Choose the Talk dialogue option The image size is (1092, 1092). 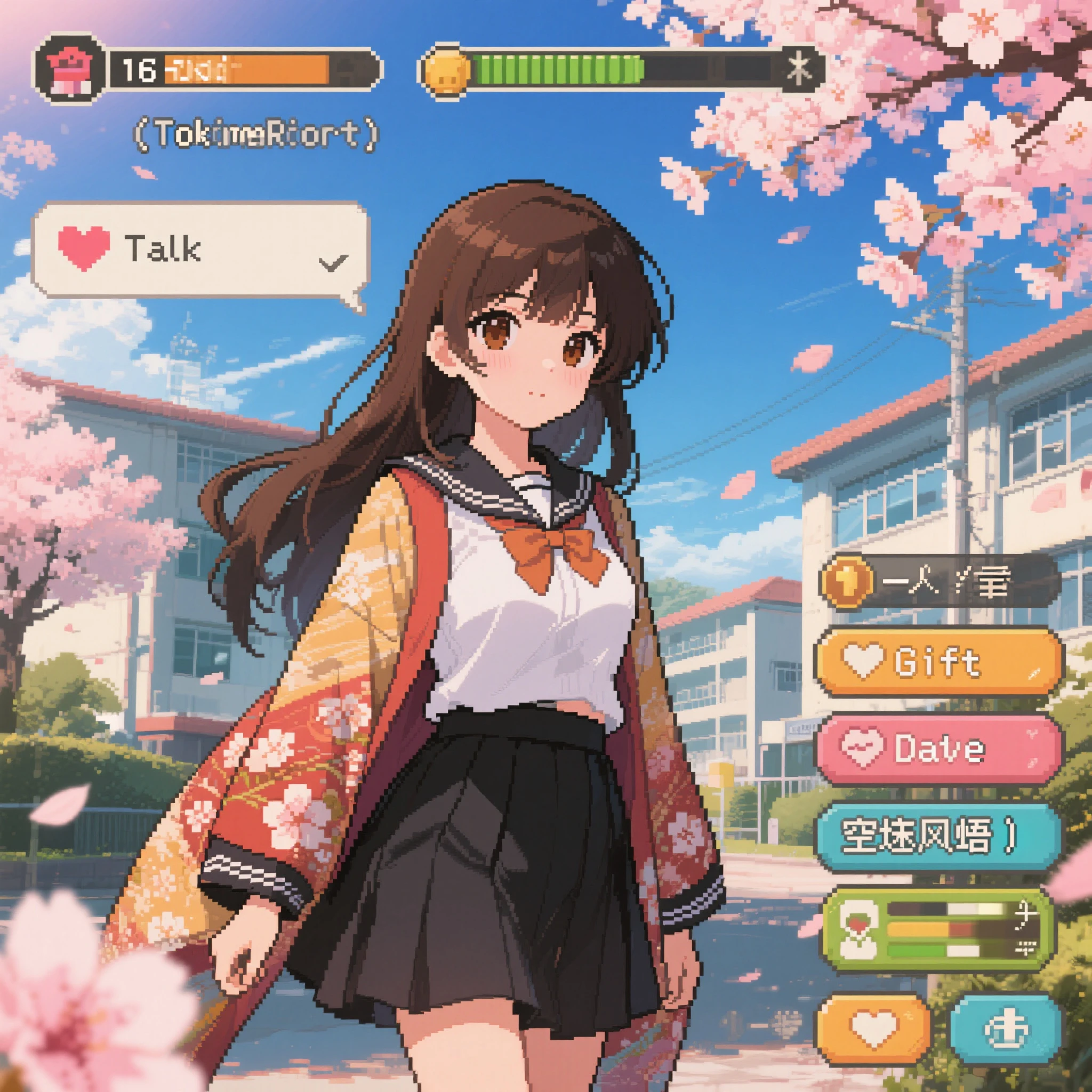[200, 251]
